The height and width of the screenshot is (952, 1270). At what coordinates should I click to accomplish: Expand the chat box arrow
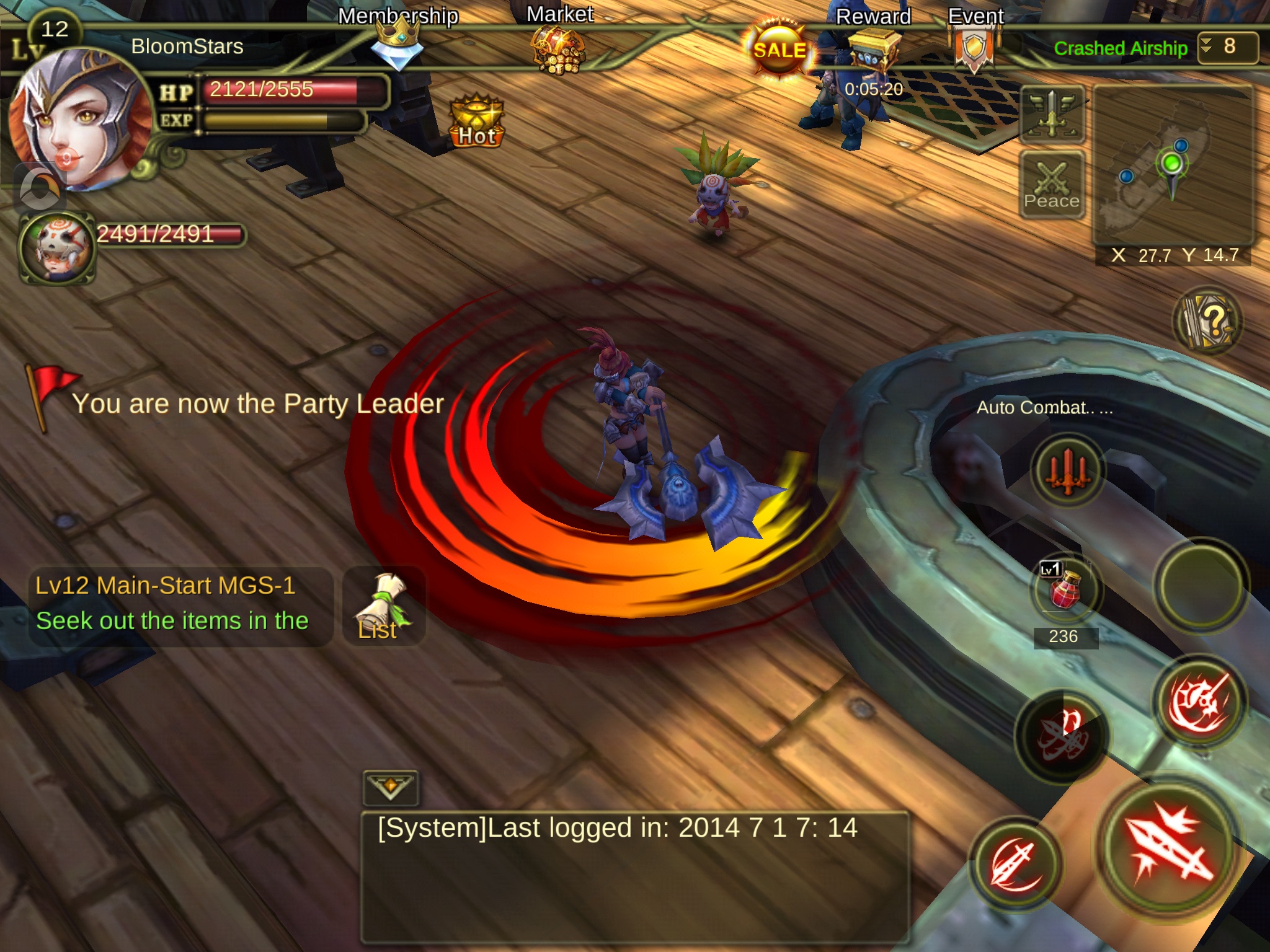[x=391, y=787]
